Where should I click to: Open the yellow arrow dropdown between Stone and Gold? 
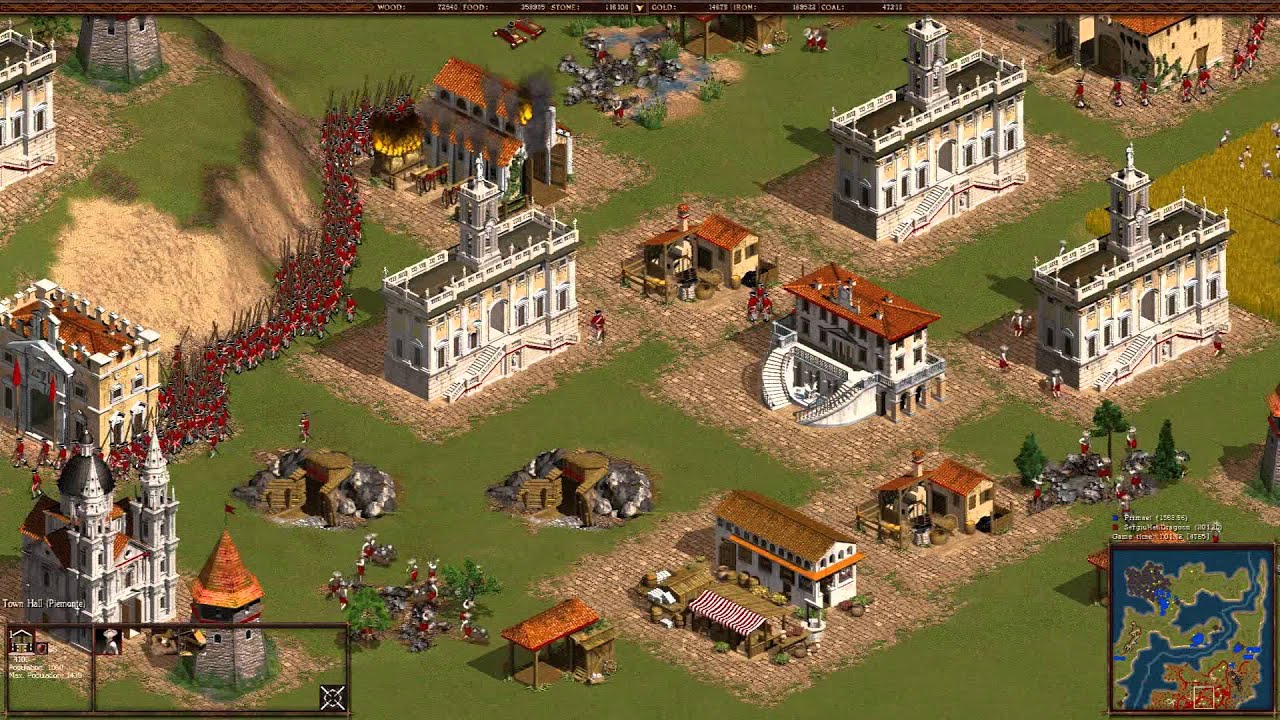click(638, 8)
